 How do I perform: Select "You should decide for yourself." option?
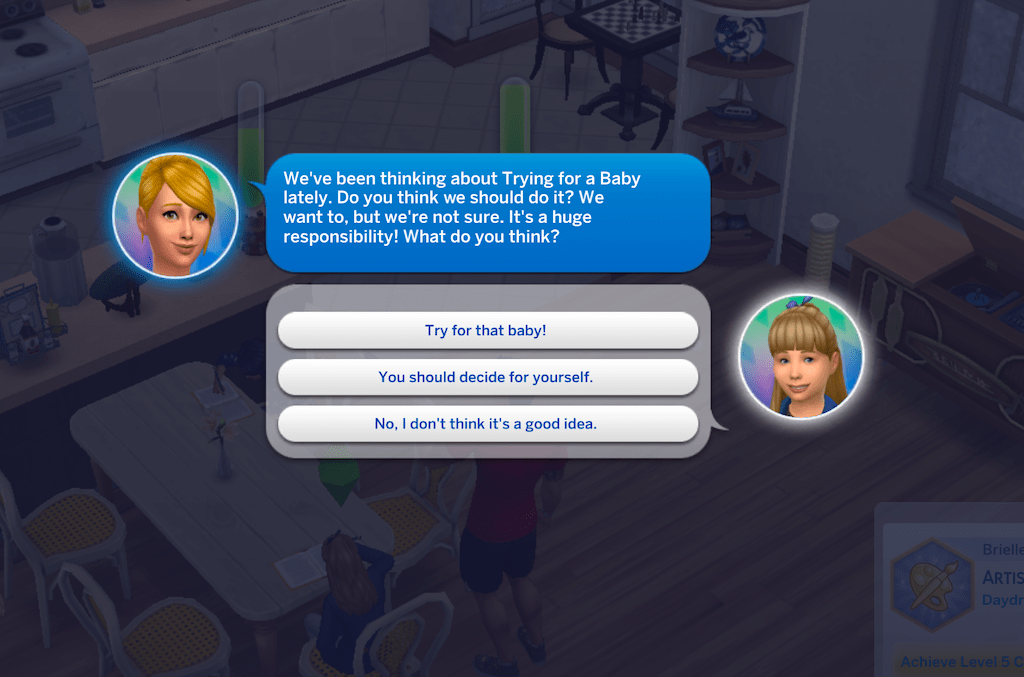486,377
